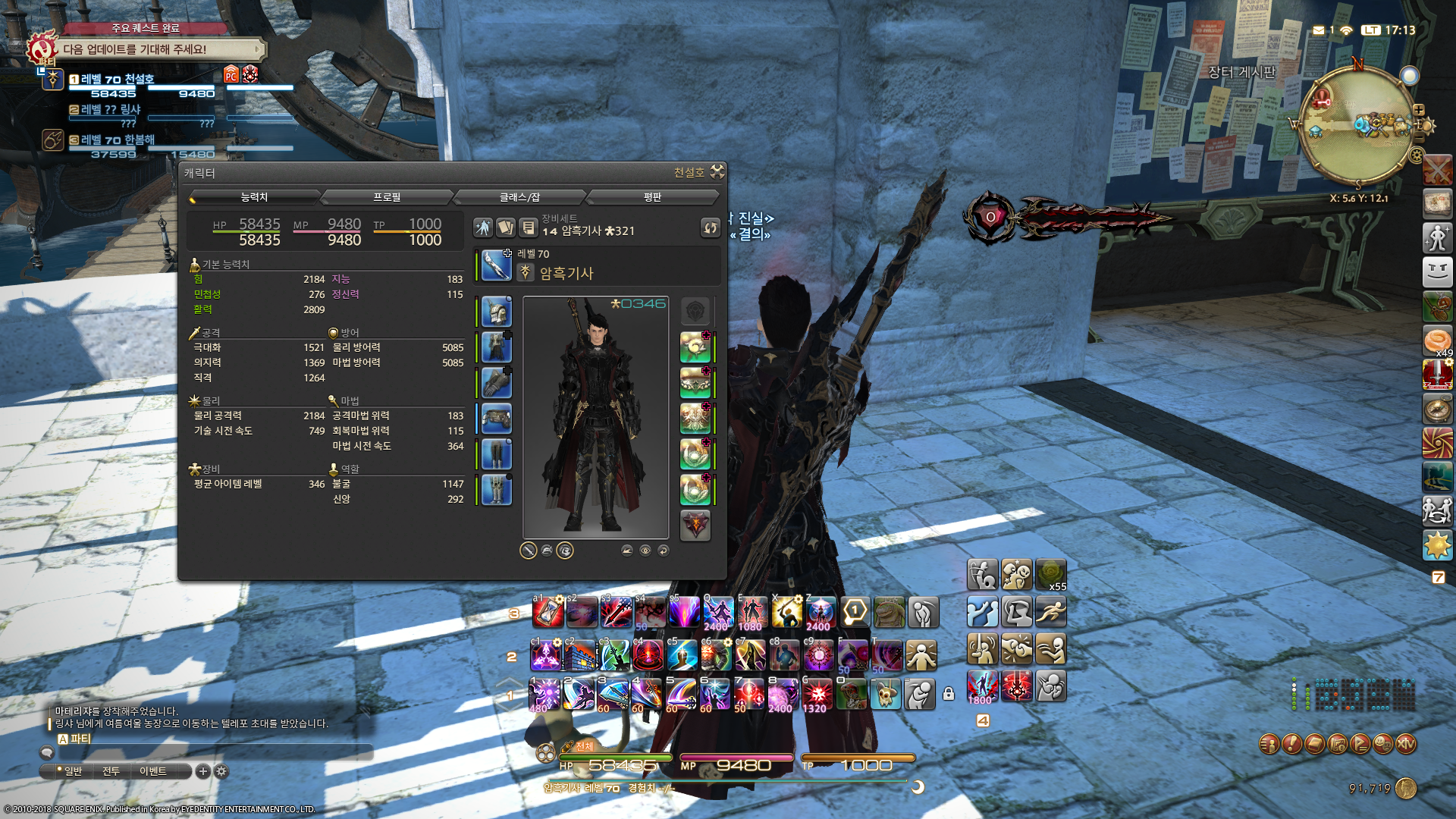This screenshot has width=1456, height=819.
Task: Switch chat to the 전투 tab
Action: [x=111, y=771]
